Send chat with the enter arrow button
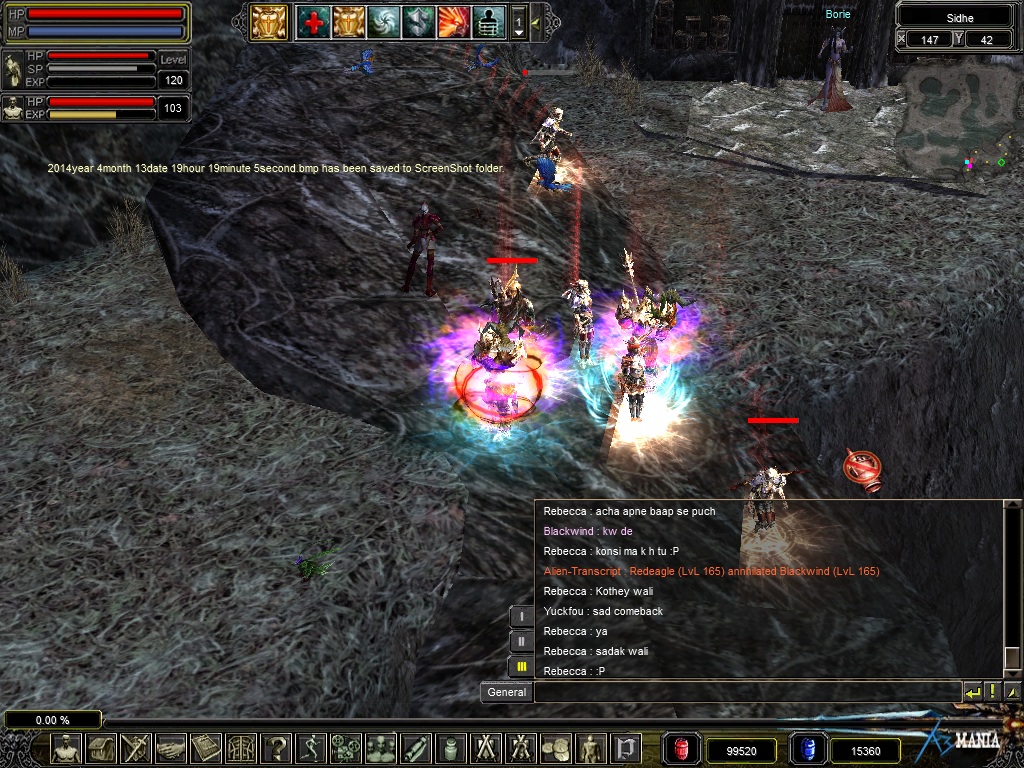This screenshot has width=1024, height=768. [x=972, y=692]
